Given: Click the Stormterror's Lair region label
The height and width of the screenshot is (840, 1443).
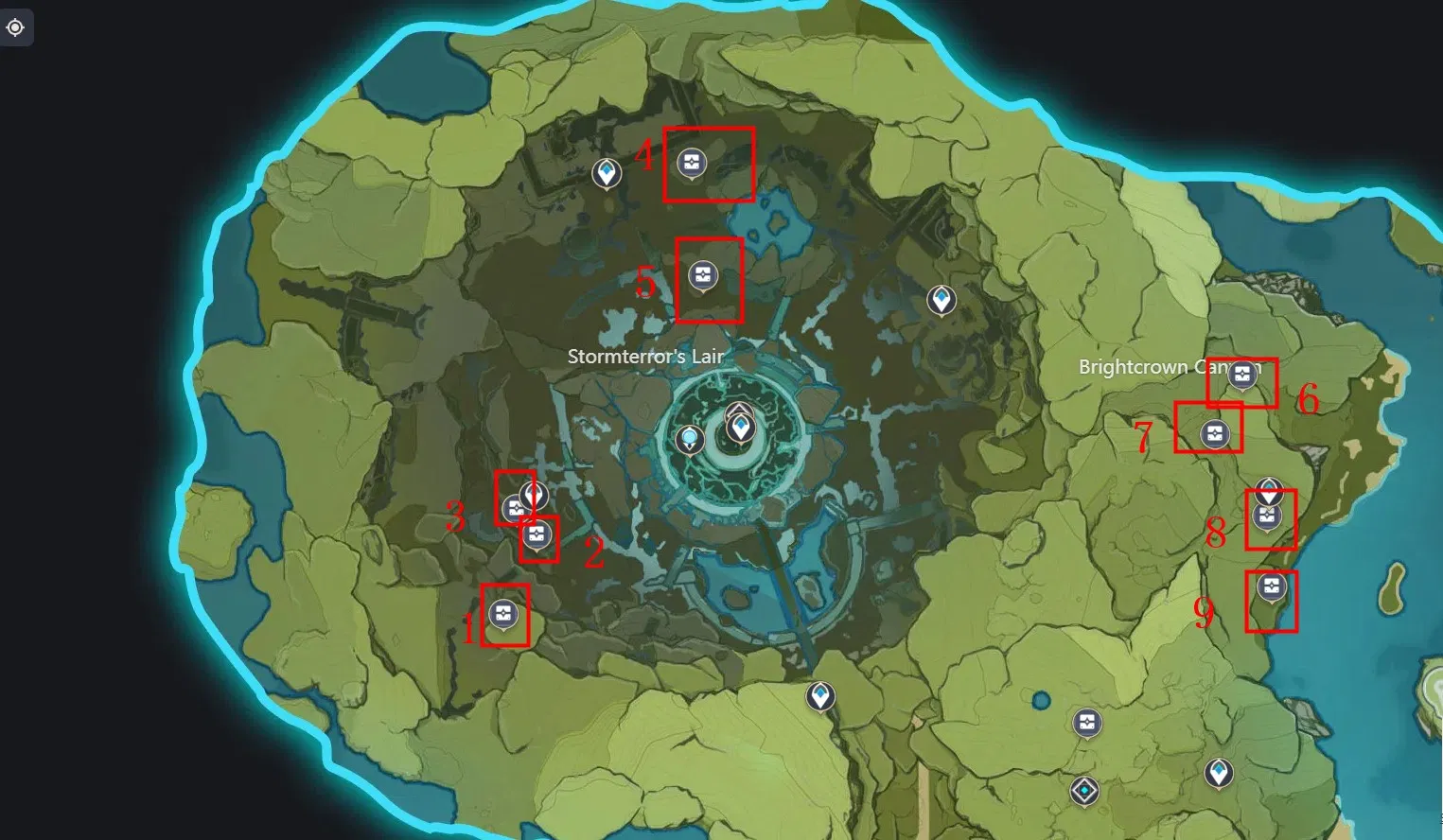Looking at the screenshot, I should tap(645, 358).
